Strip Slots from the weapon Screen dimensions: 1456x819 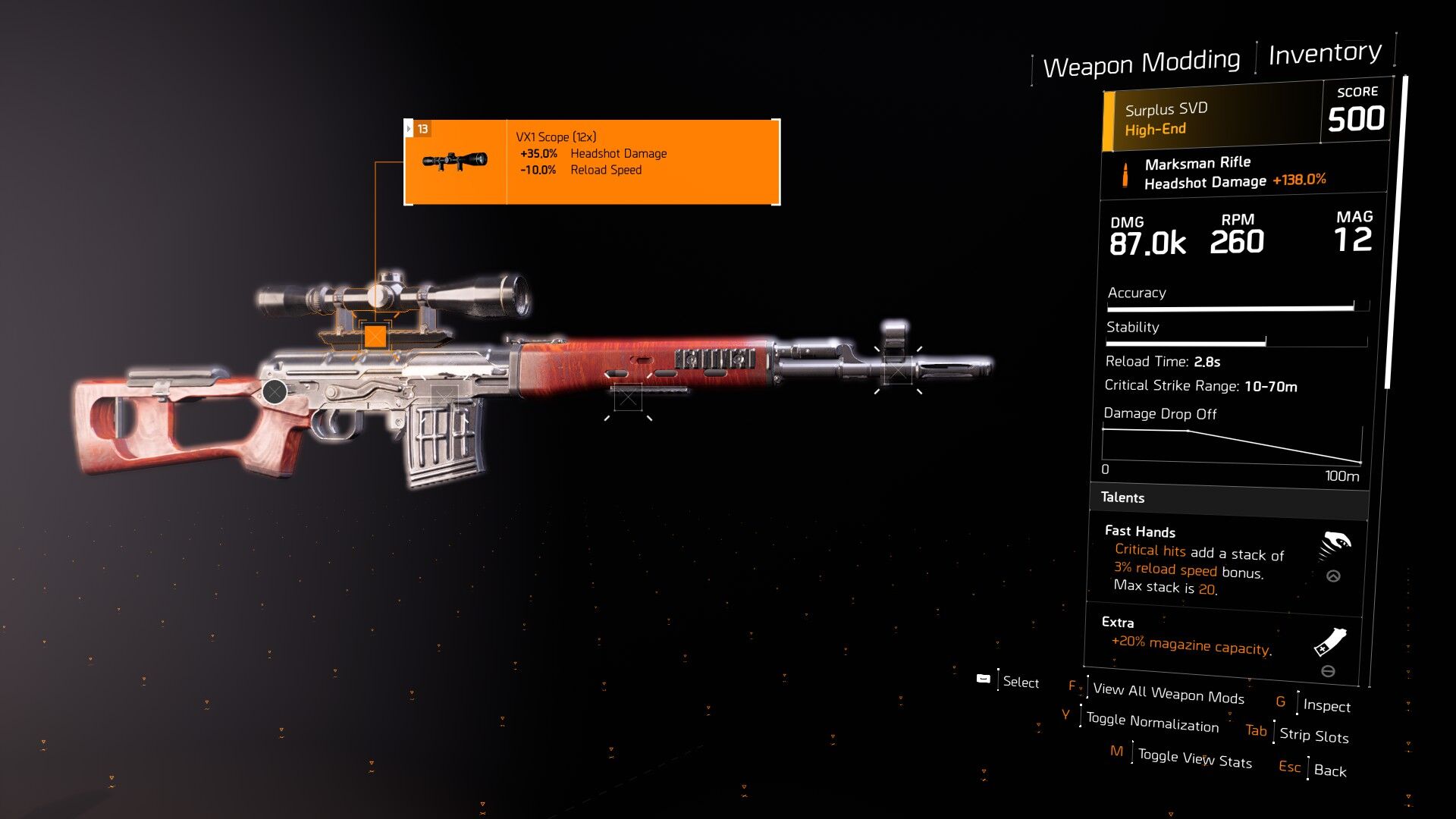[x=1313, y=735]
